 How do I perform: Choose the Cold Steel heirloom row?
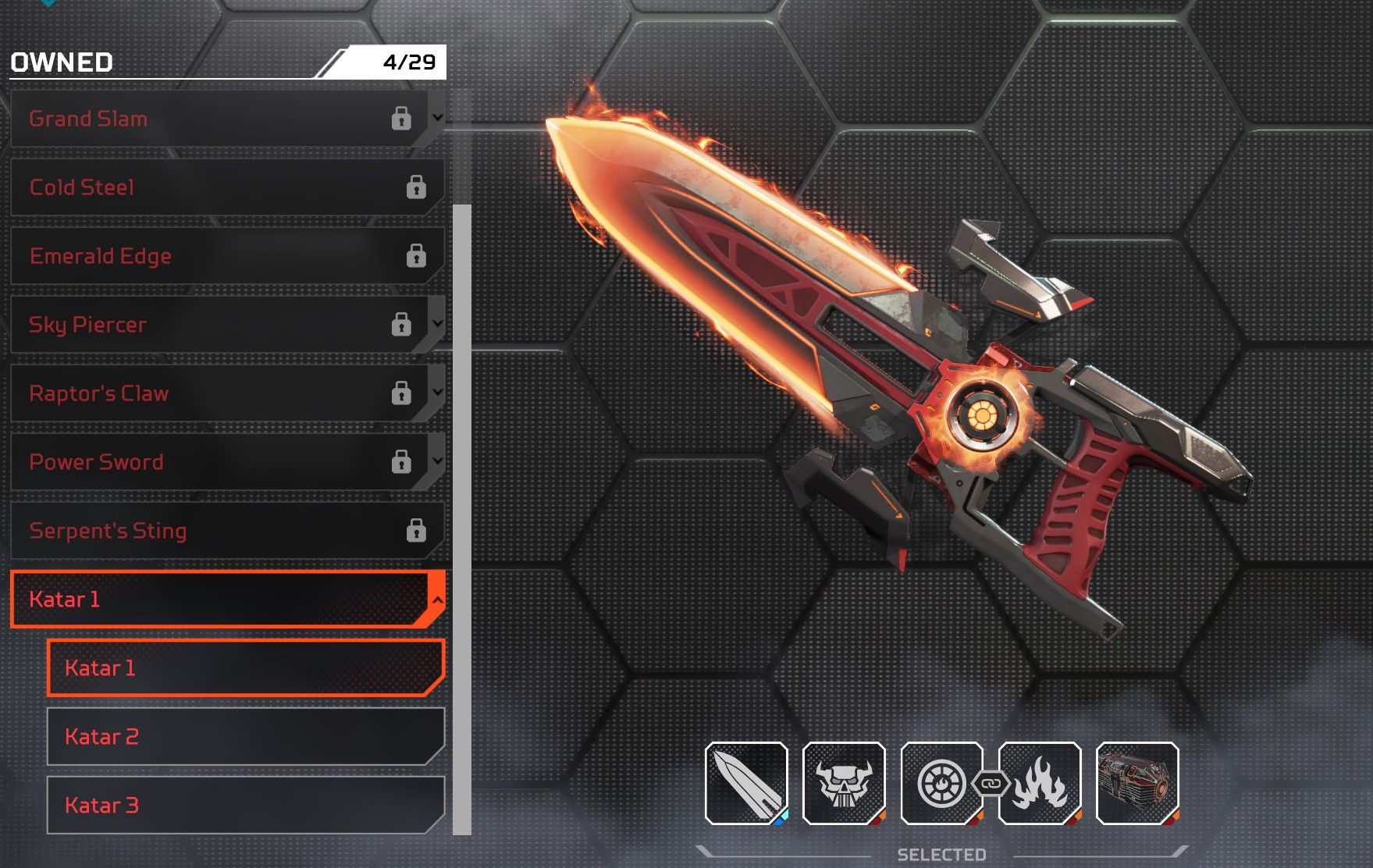click(x=226, y=187)
